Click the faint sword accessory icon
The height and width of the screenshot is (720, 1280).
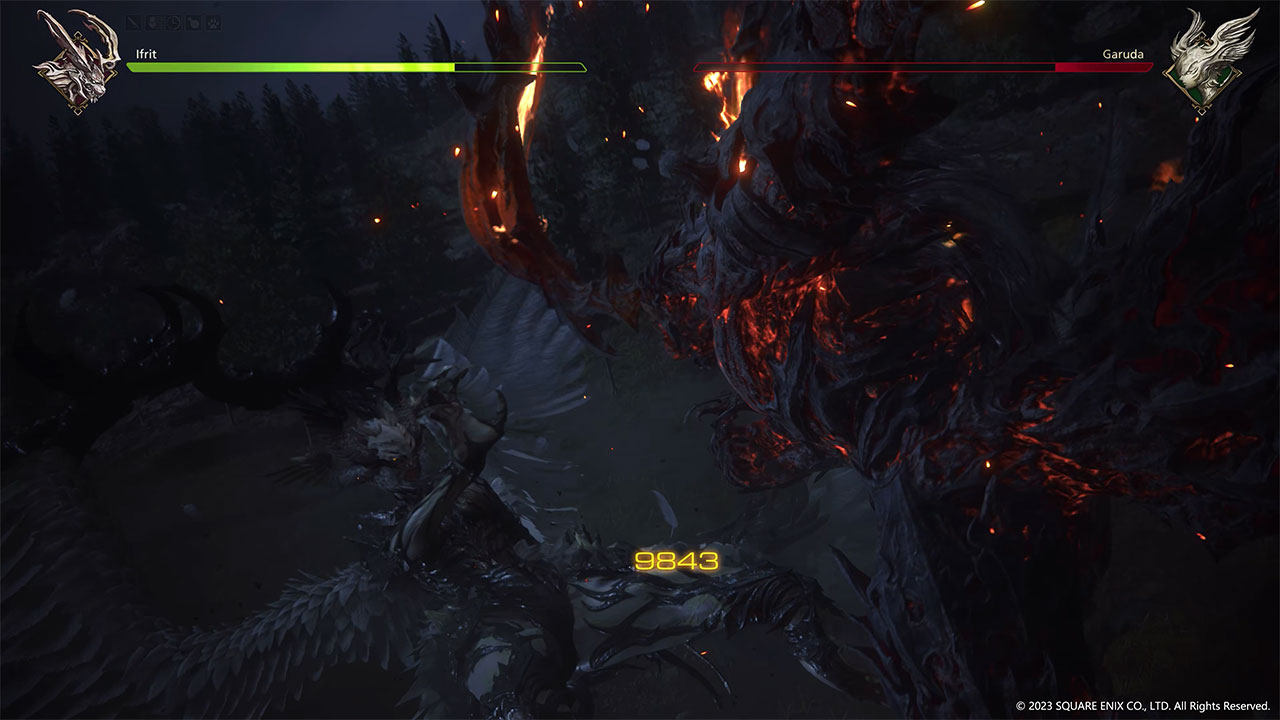134,22
